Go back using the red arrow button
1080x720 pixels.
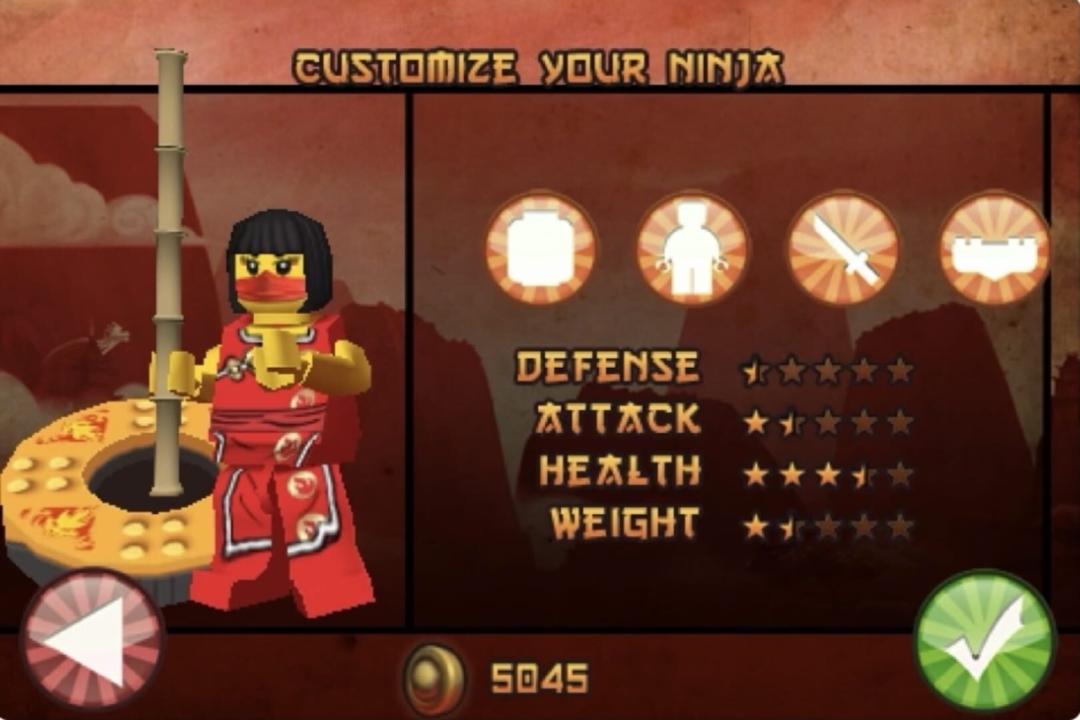click(92, 642)
